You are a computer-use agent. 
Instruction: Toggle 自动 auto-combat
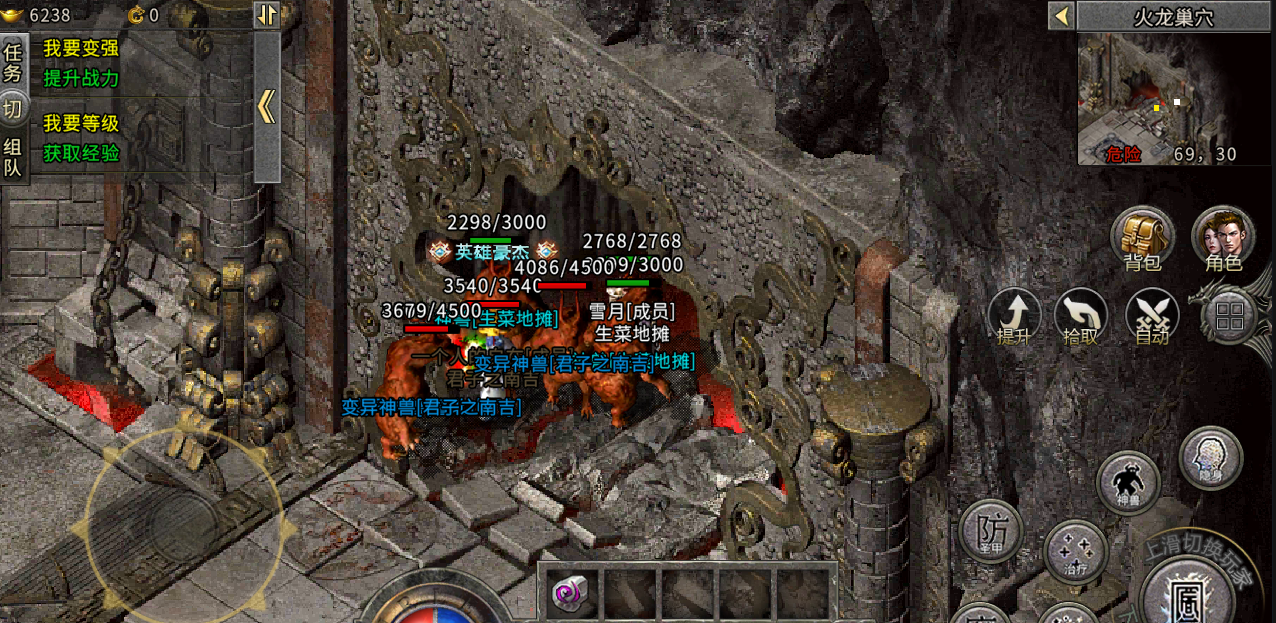point(1152,316)
